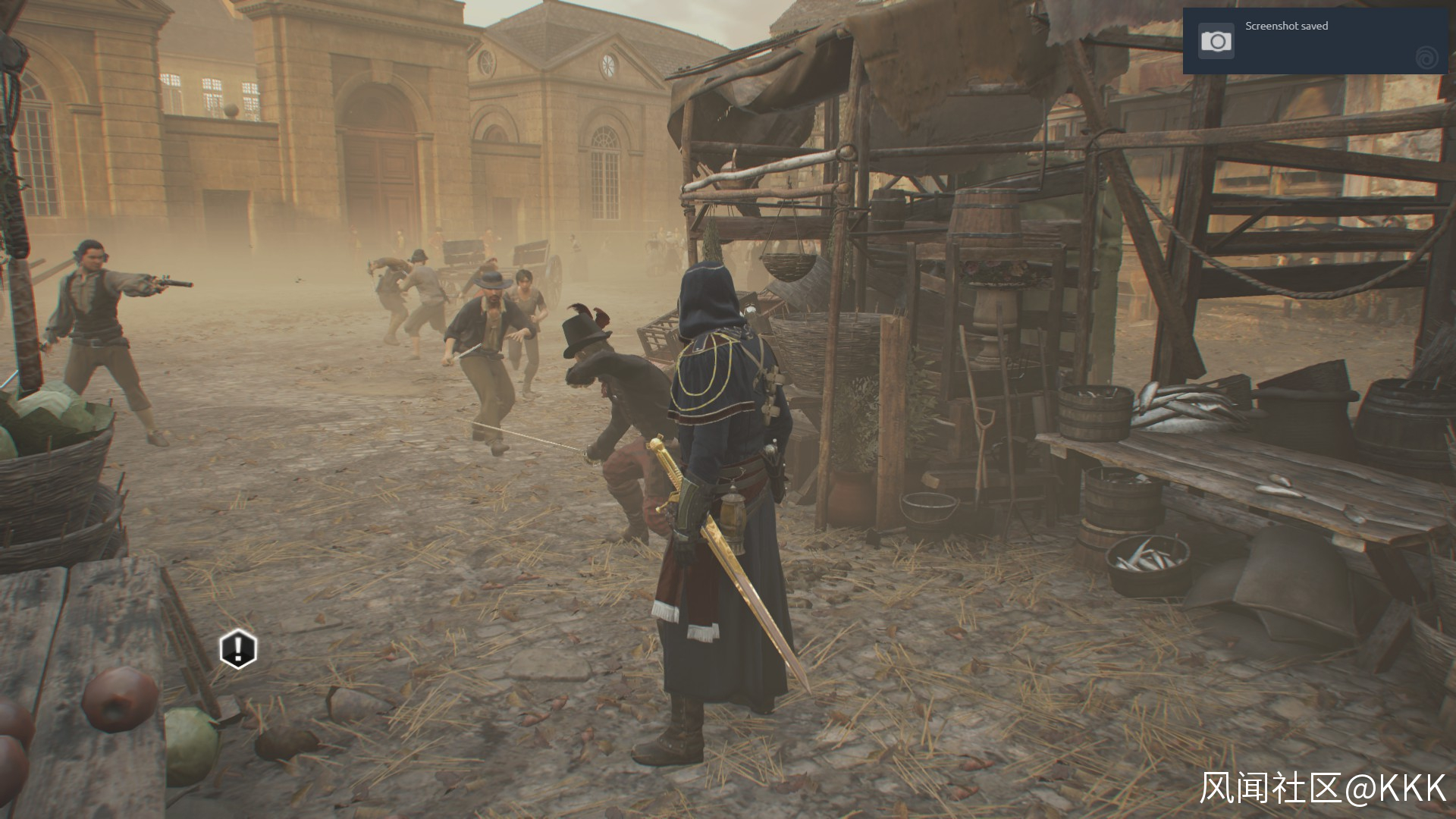Select the hexagonal exclamation alert marker
The width and height of the screenshot is (1456, 819).
click(x=238, y=649)
